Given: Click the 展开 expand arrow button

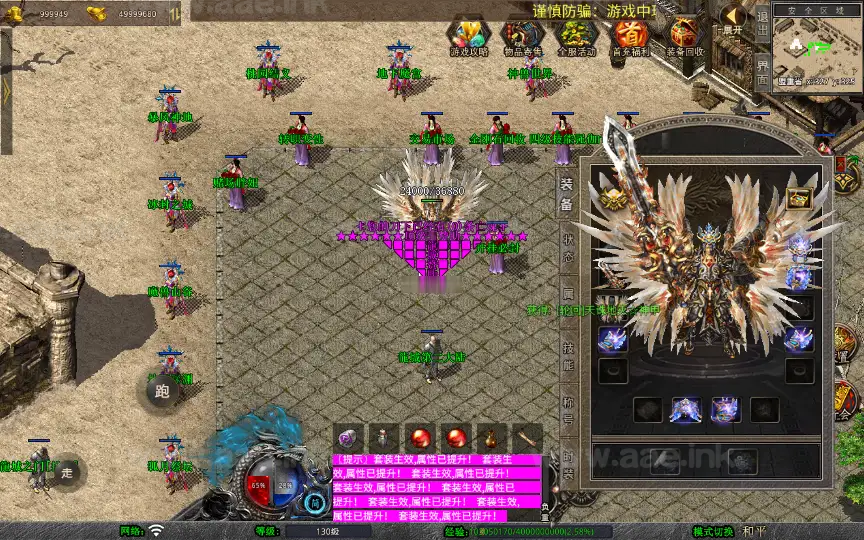Looking at the screenshot, I should (733, 20).
